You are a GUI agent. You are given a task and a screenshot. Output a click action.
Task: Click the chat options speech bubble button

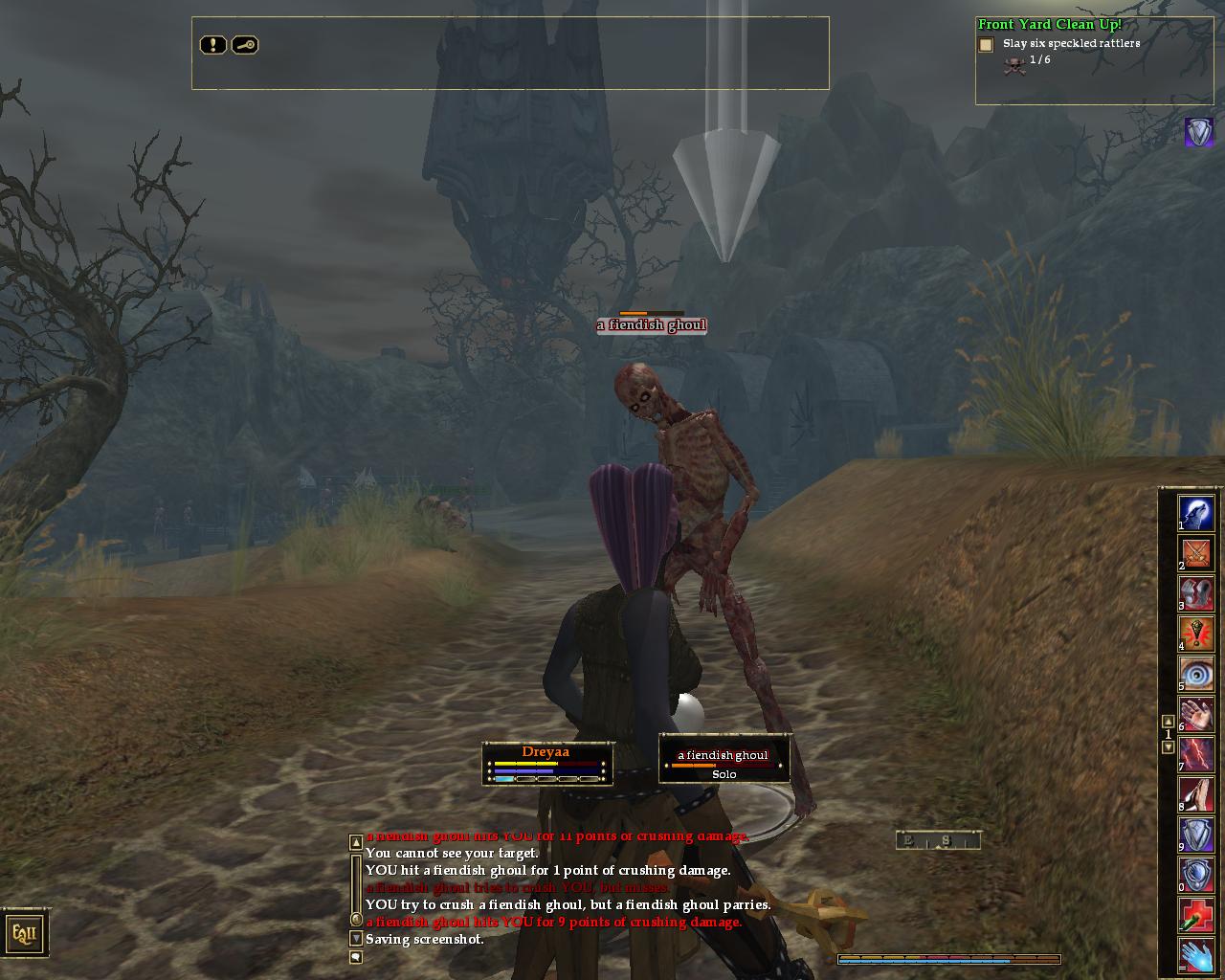click(356, 956)
